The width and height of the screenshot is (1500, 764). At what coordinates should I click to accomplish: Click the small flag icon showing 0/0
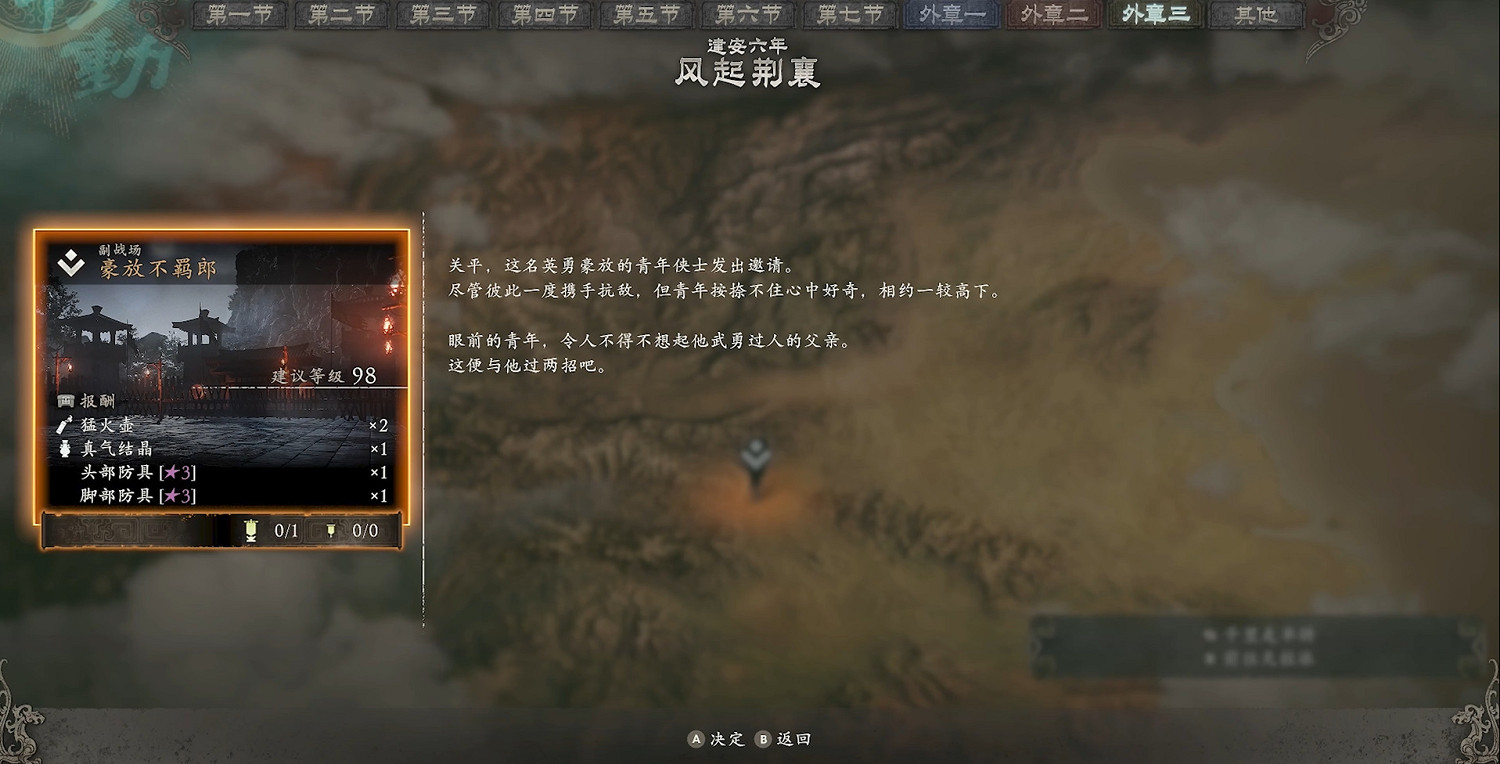click(333, 531)
